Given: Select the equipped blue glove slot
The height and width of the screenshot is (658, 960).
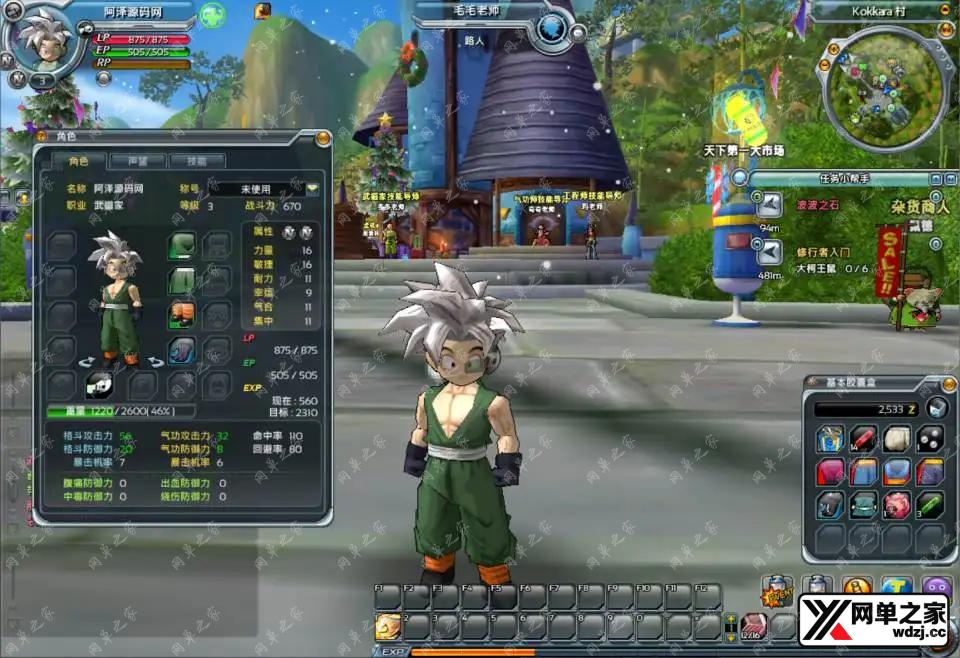Looking at the screenshot, I should [182, 350].
